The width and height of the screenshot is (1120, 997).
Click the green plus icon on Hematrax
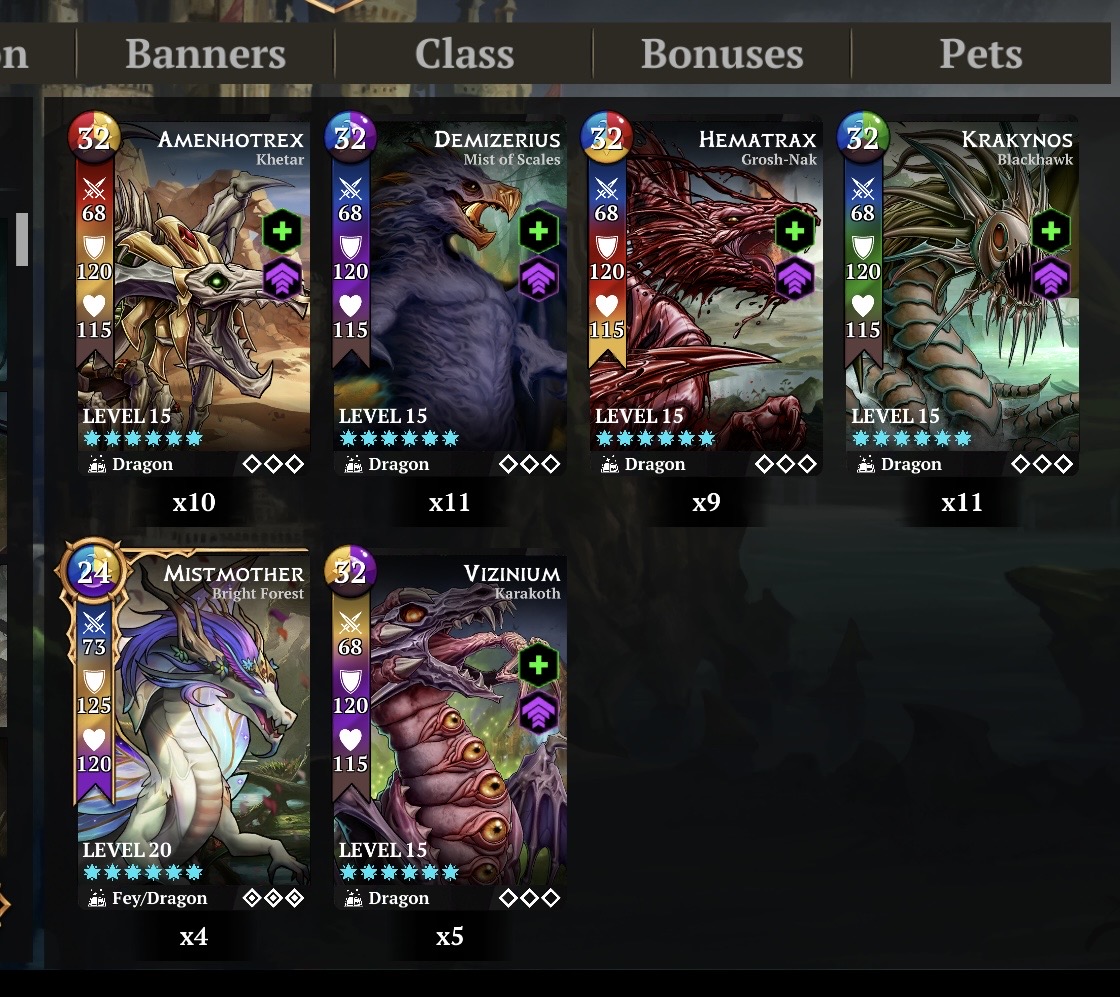[x=794, y=232]
